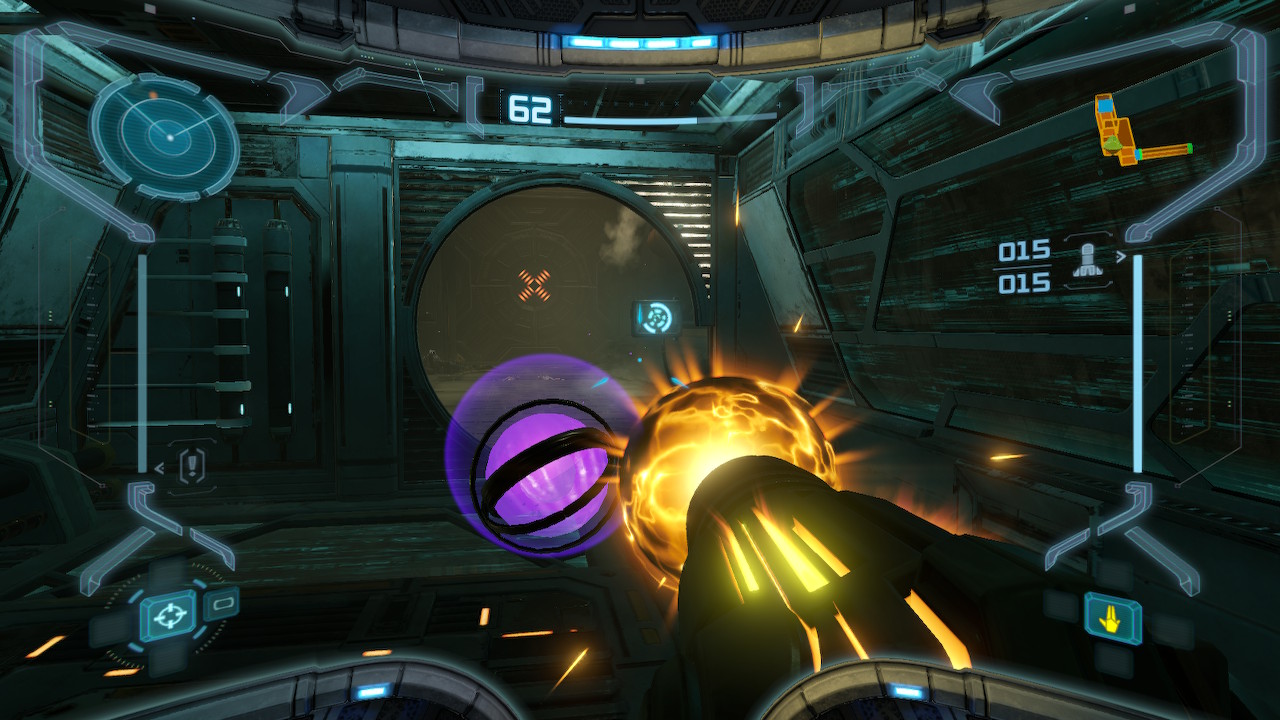The height and width of the screenshot is (720, 1280).
Task: Expand the arrow left of the alert icon
Action: pyautogui.click(x=161, y=467)
